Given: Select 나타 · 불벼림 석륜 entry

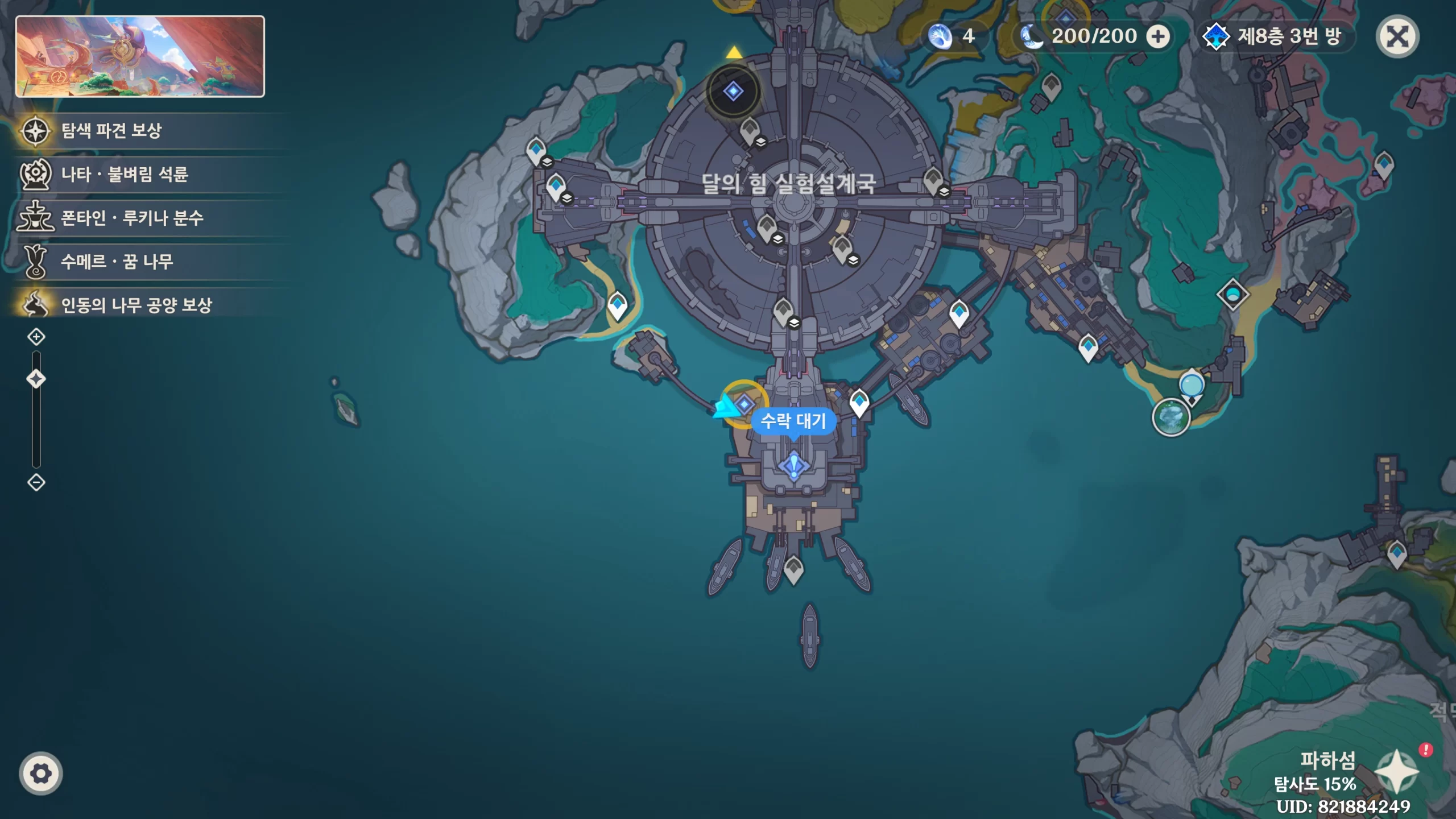Looking at the screenshot, I should pos(124,174).
